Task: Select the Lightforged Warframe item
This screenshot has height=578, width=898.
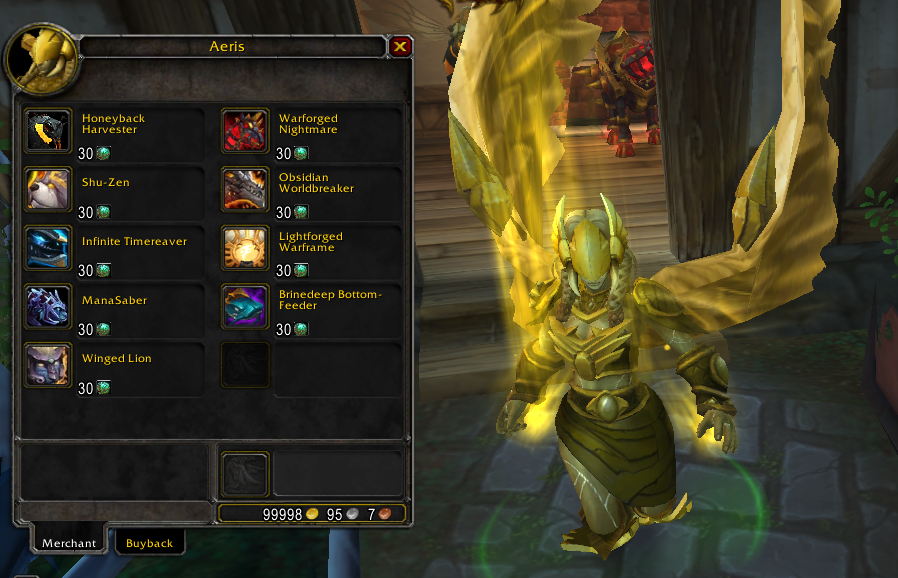Action: (x=245, y=247)
